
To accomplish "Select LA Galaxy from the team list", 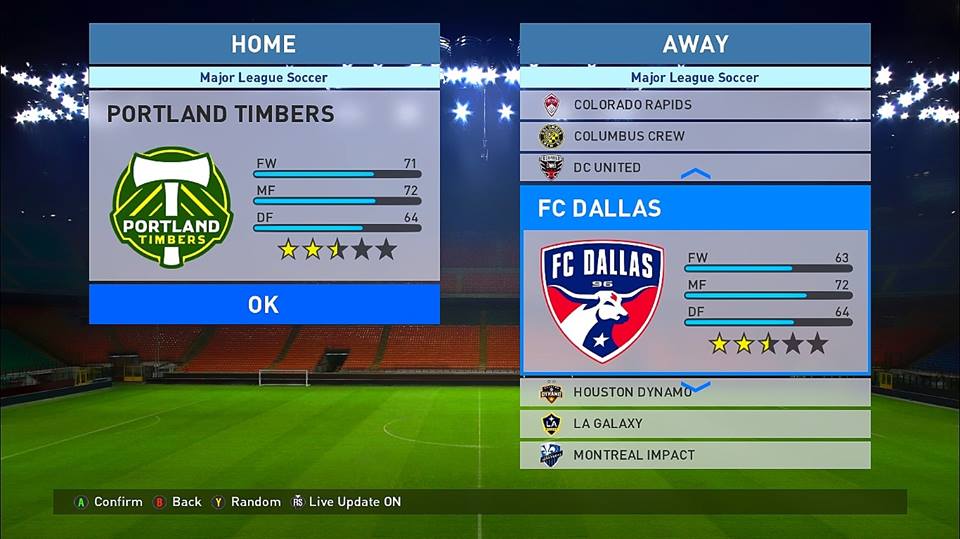I will coord(694,423).
